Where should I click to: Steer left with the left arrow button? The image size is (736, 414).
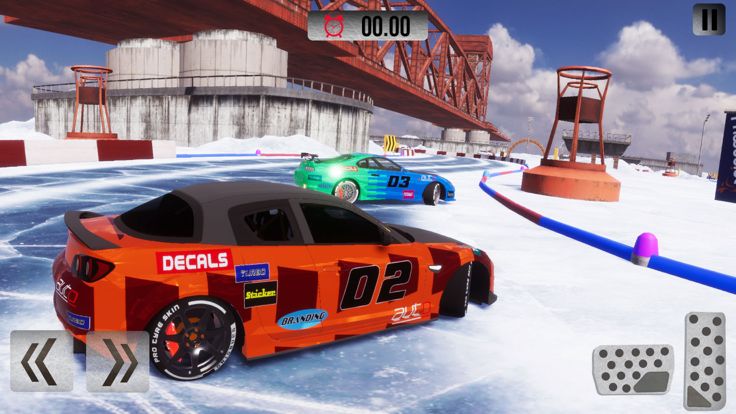click(x=41, y=361)
